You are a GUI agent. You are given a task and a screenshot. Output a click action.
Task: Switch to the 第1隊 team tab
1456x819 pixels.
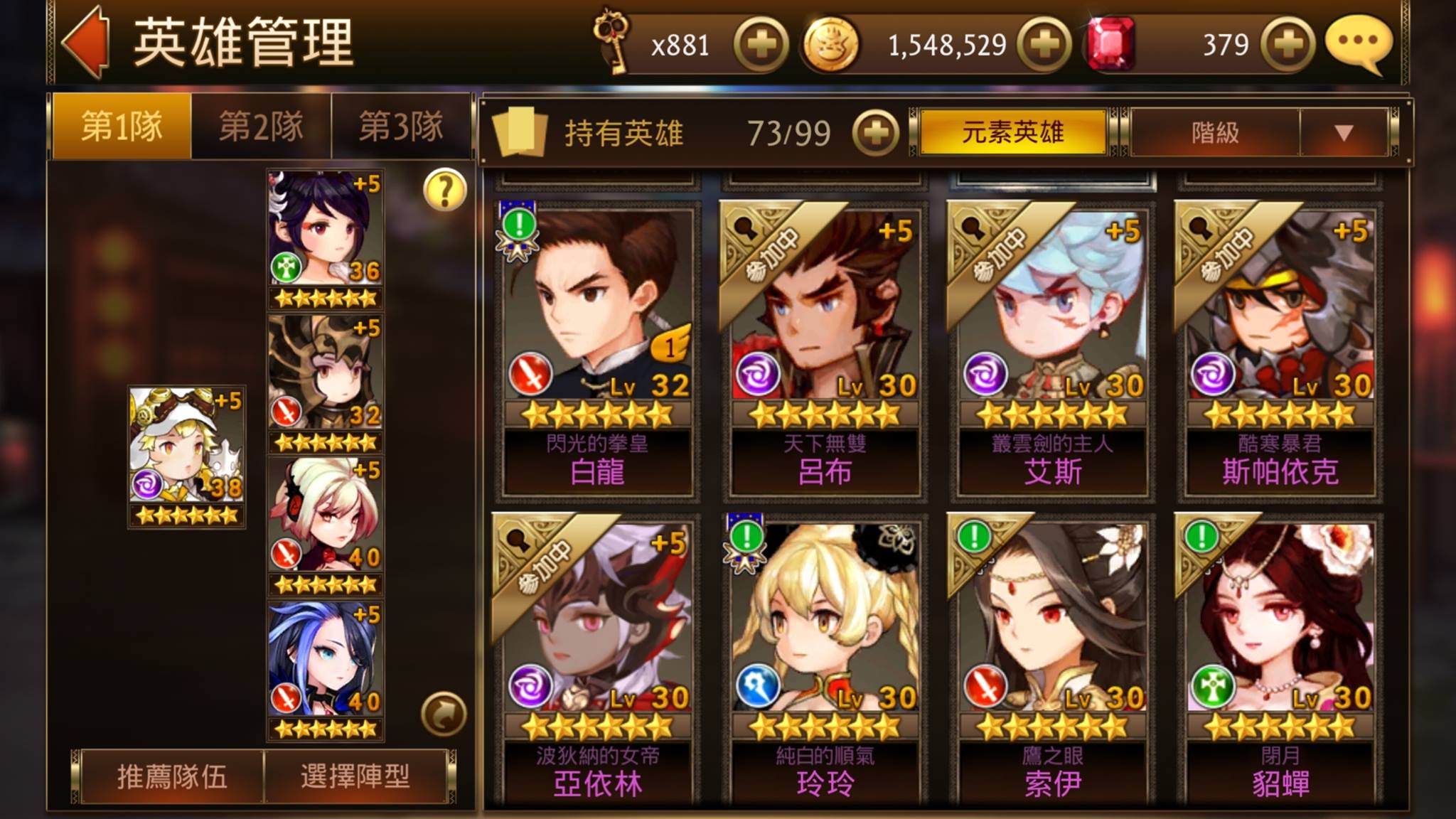(x=122, y=127)
